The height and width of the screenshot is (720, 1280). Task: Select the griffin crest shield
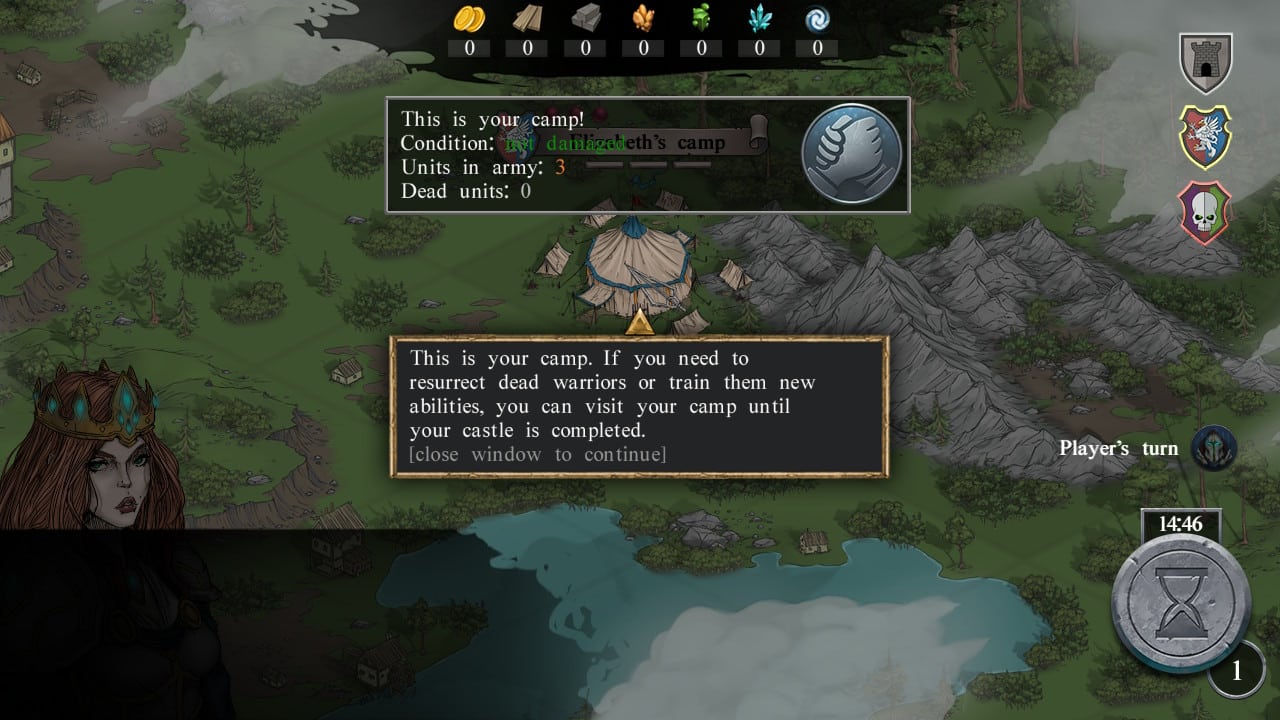click(1205, 137)
